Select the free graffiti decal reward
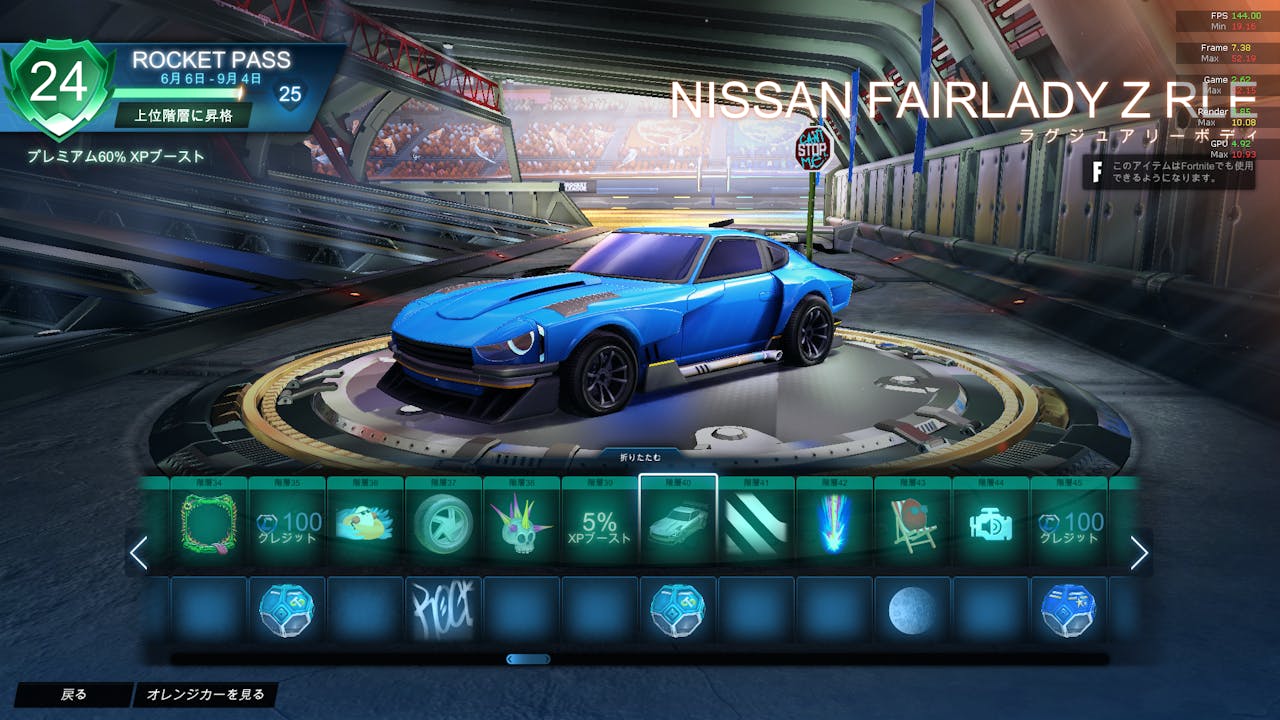This screenshot has height=720, width=1280. (x=443, y=609)
